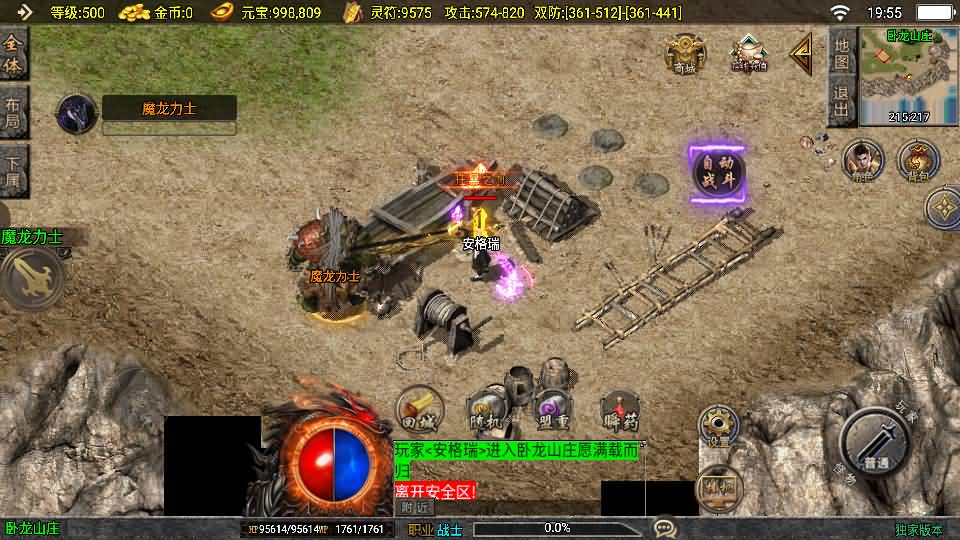960x540 pixels.
Task: Open the 地图 map button
Action: pos(842,53)
